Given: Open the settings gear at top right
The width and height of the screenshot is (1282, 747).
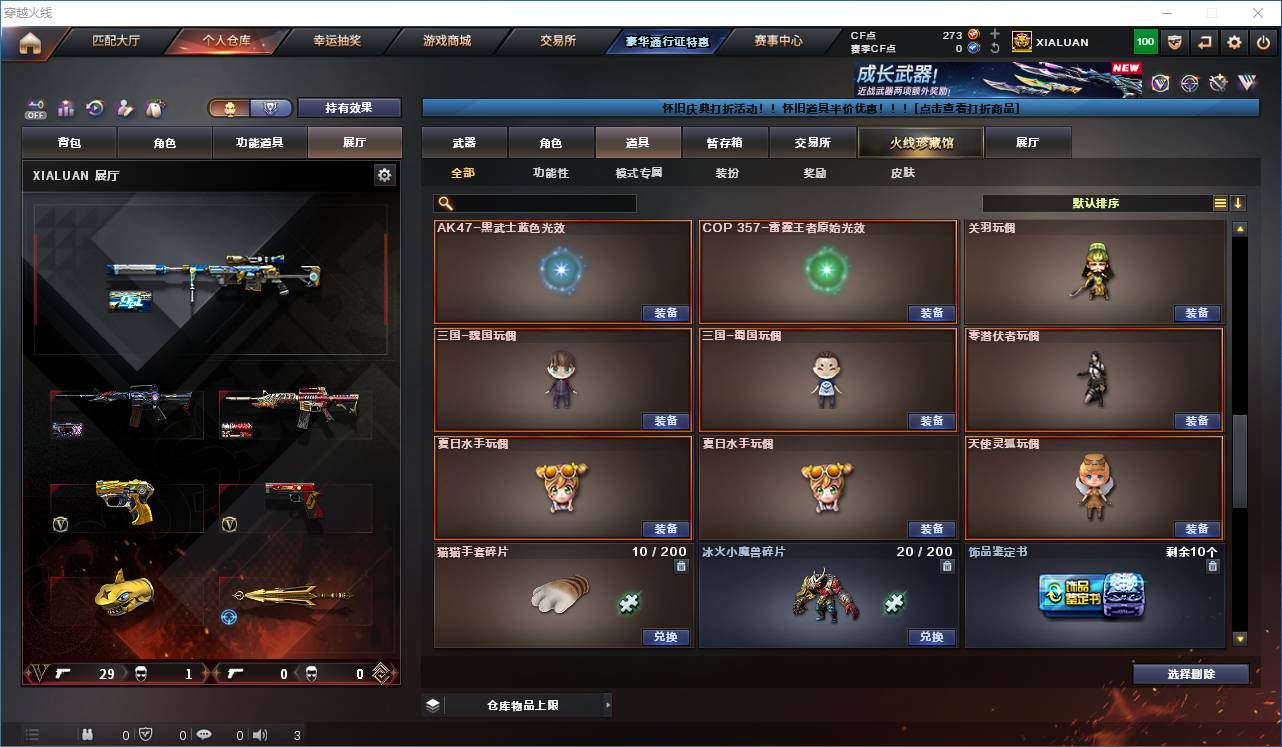Looking at the screenshot, I should (x=1234, y=41).
